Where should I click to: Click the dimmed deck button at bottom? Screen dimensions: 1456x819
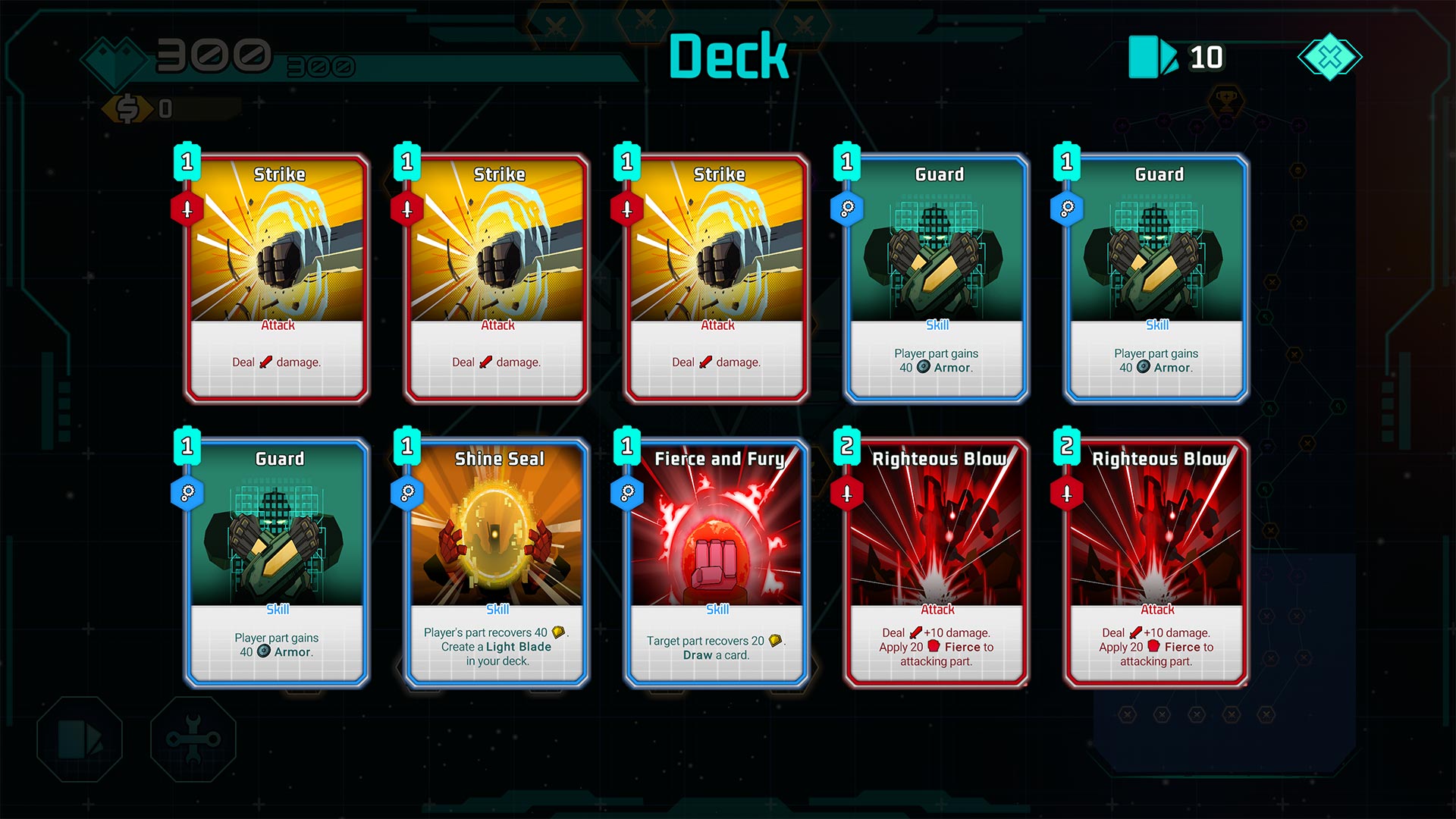[x=80, y=739]
